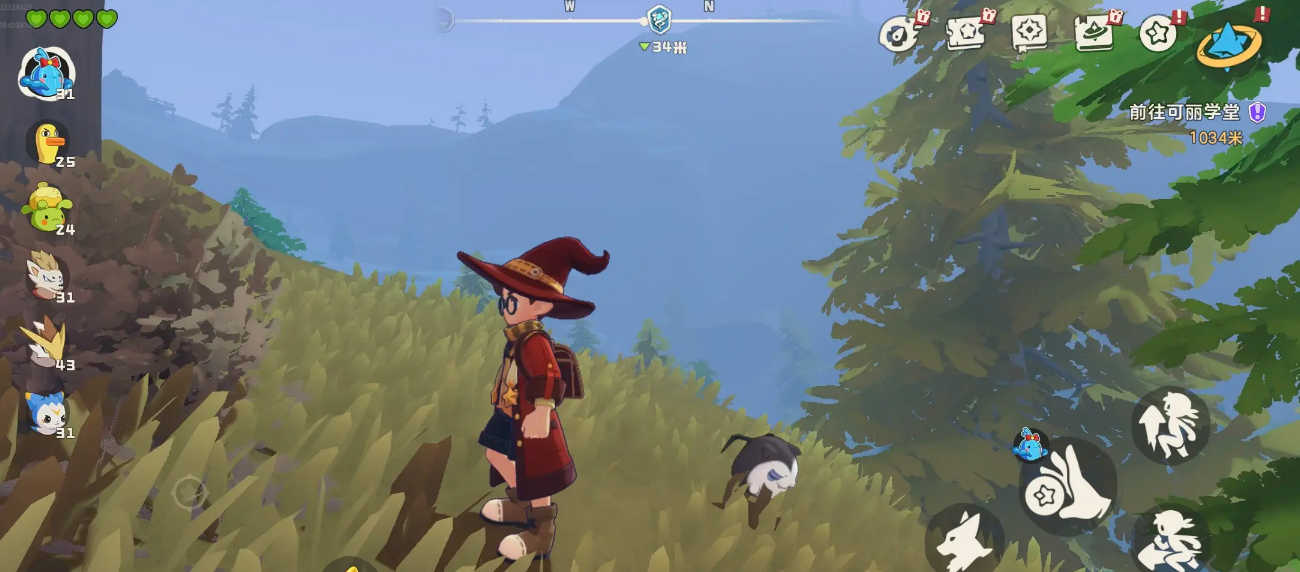Select the green turtle pet level 24
The image size is (1300, 572).
click(46, 208)
